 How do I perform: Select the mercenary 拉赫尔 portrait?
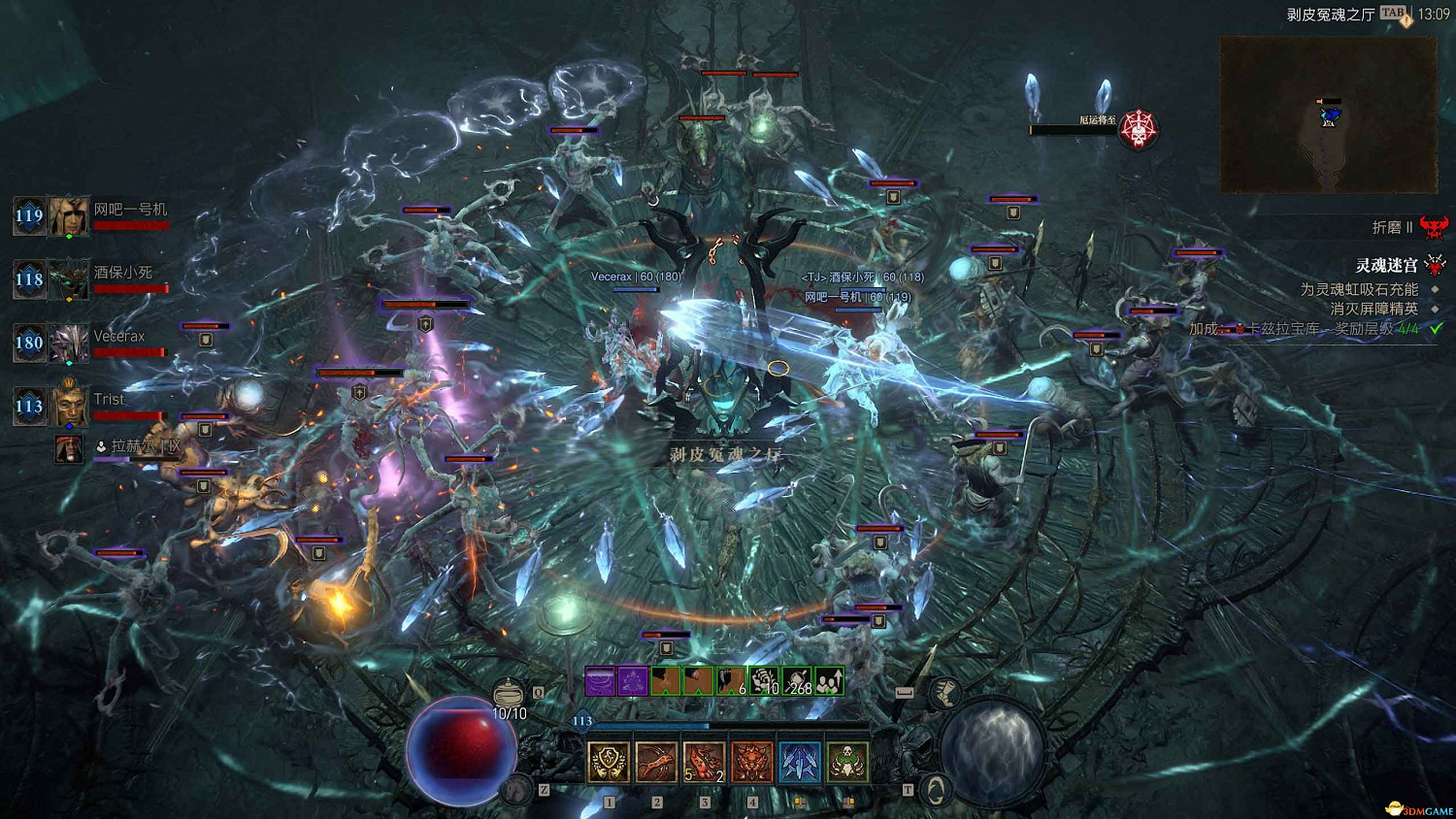(x=68, y=448)
